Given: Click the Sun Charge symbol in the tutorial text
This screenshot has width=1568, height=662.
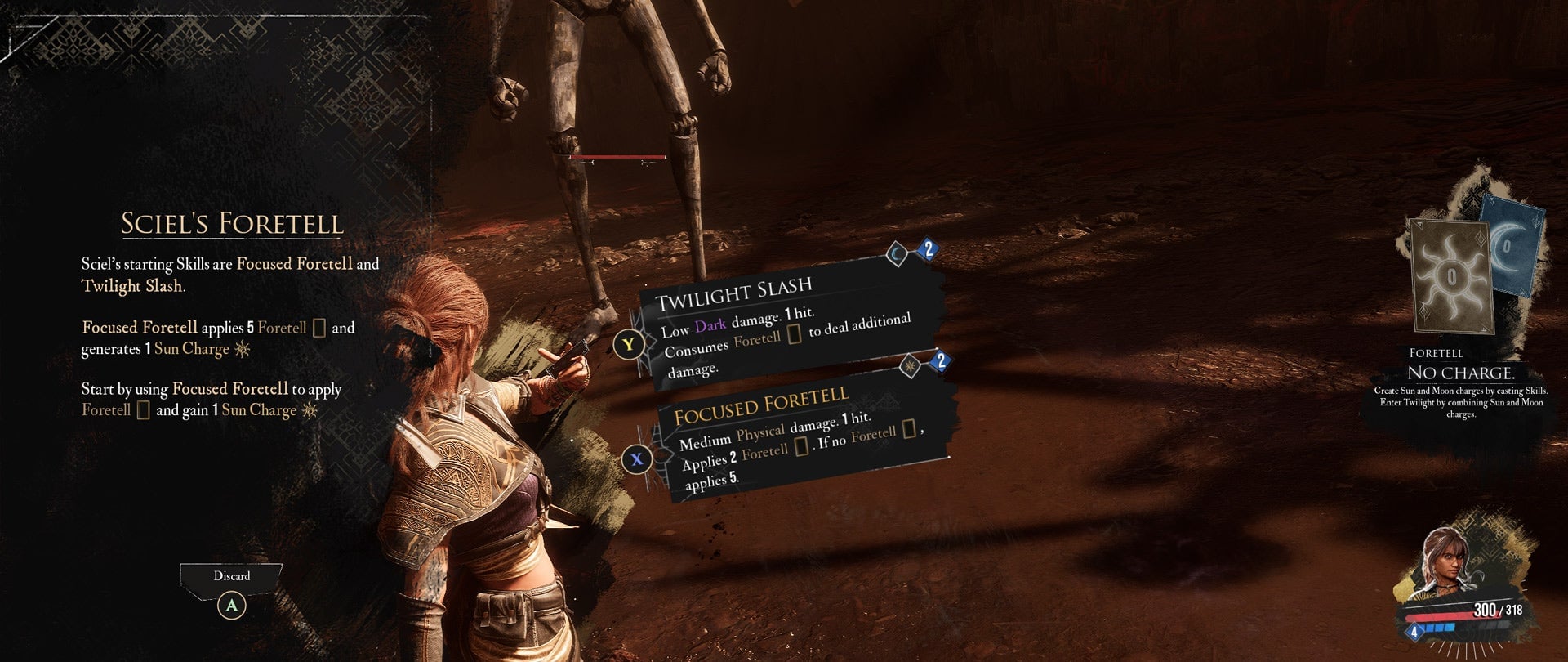Looking at the screenshot, I should 241,349.
